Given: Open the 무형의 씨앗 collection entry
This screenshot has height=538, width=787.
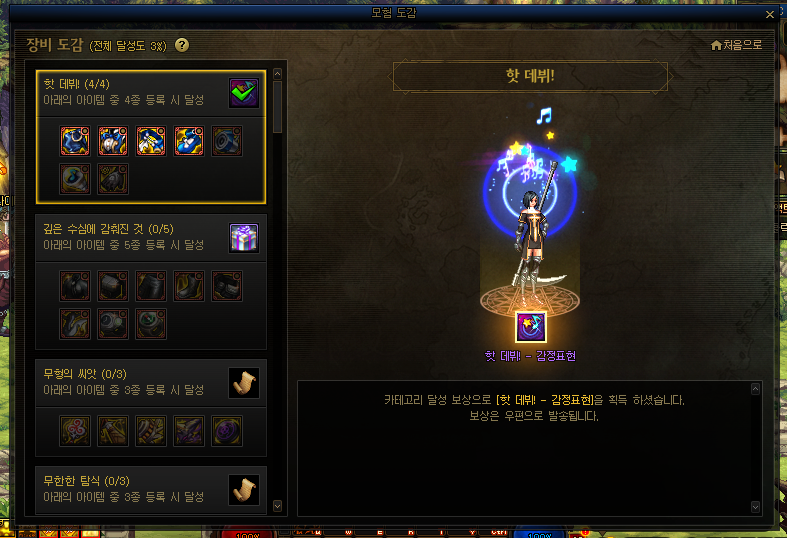Looking at the screenshot, I should pos(130,381).
